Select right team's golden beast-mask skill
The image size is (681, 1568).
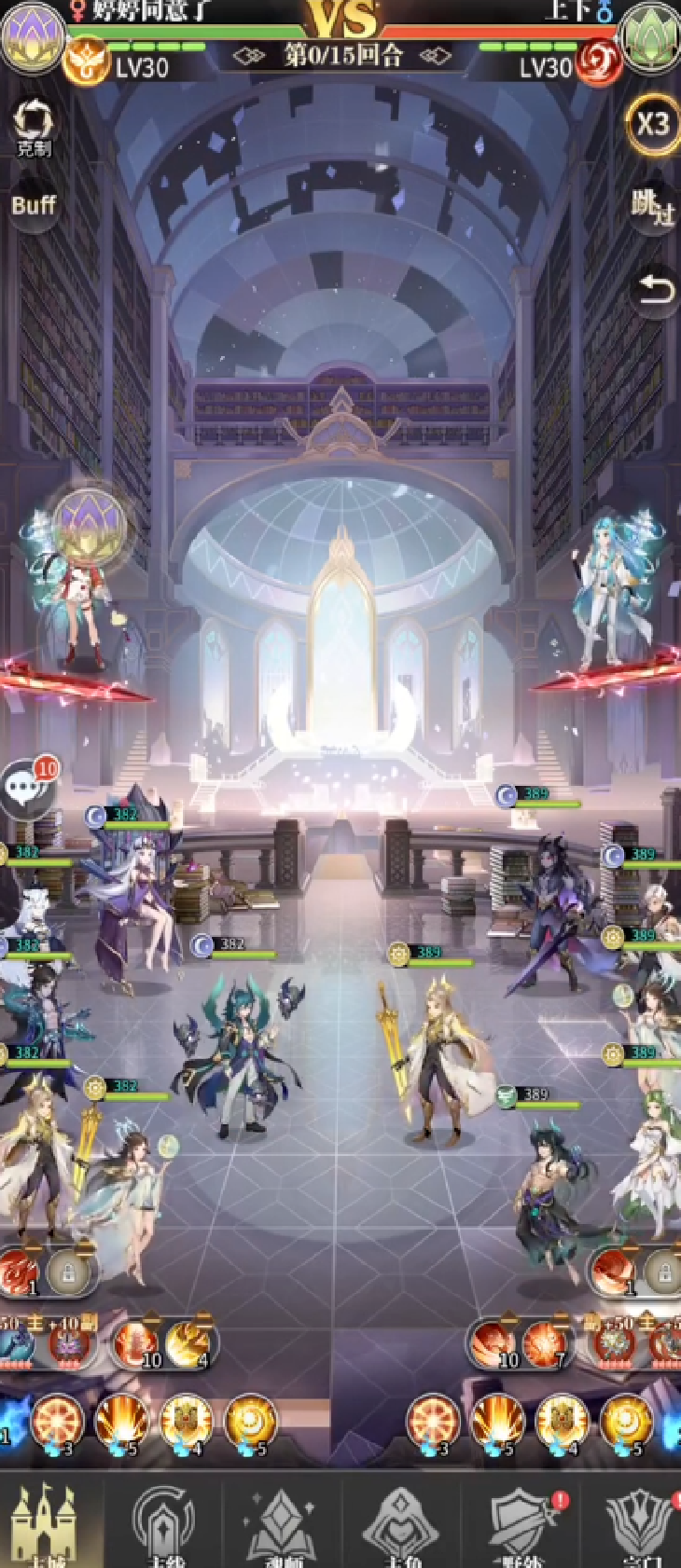tap(561, 1423)
